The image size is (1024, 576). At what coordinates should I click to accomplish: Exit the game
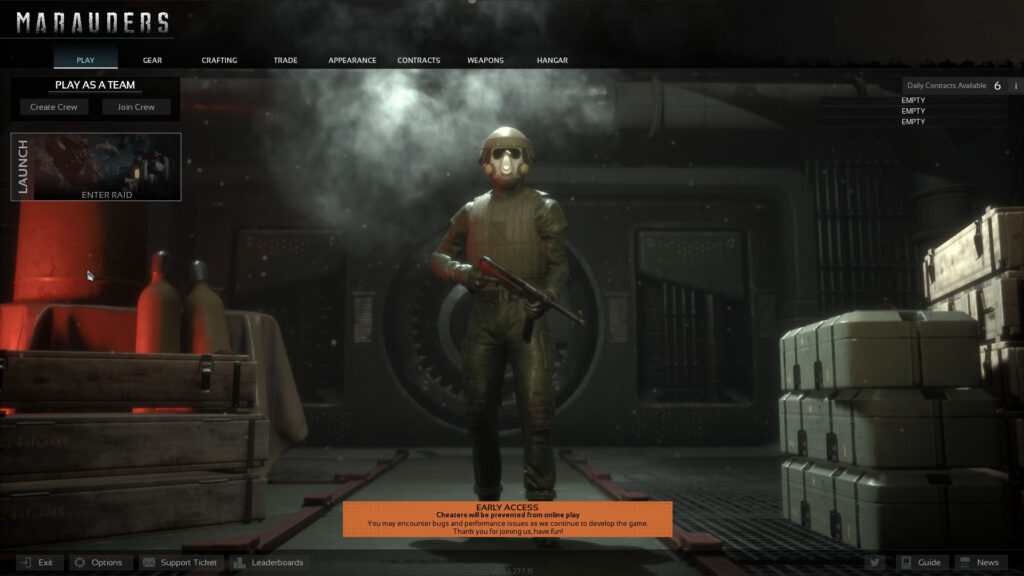(x=37, y=563)
